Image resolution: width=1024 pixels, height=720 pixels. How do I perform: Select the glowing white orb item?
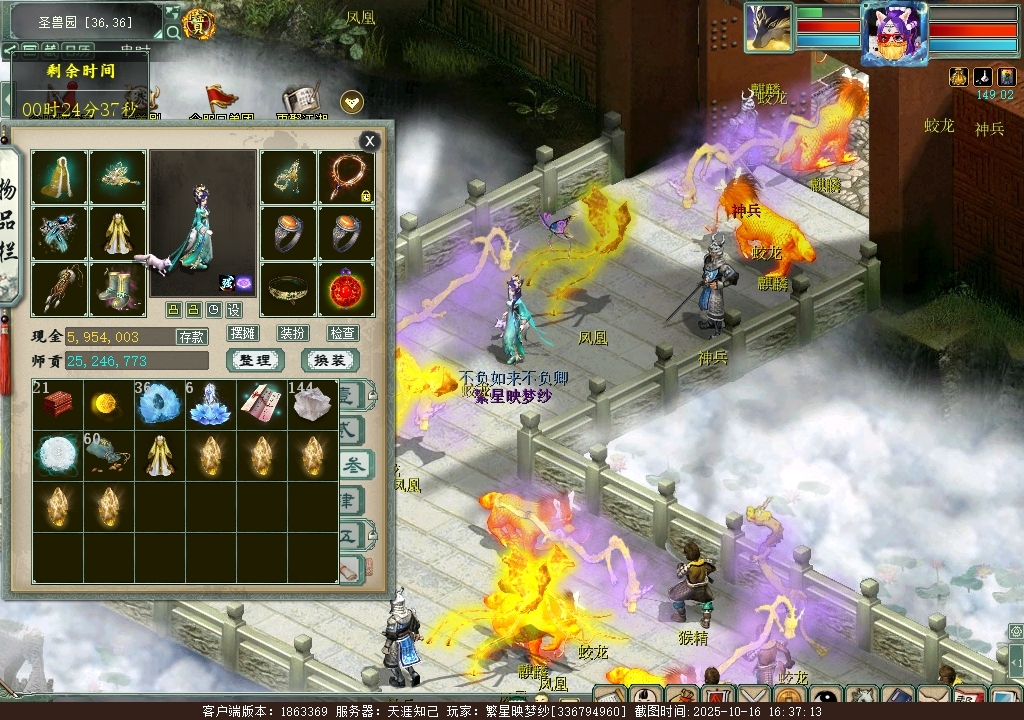(58, 456)
